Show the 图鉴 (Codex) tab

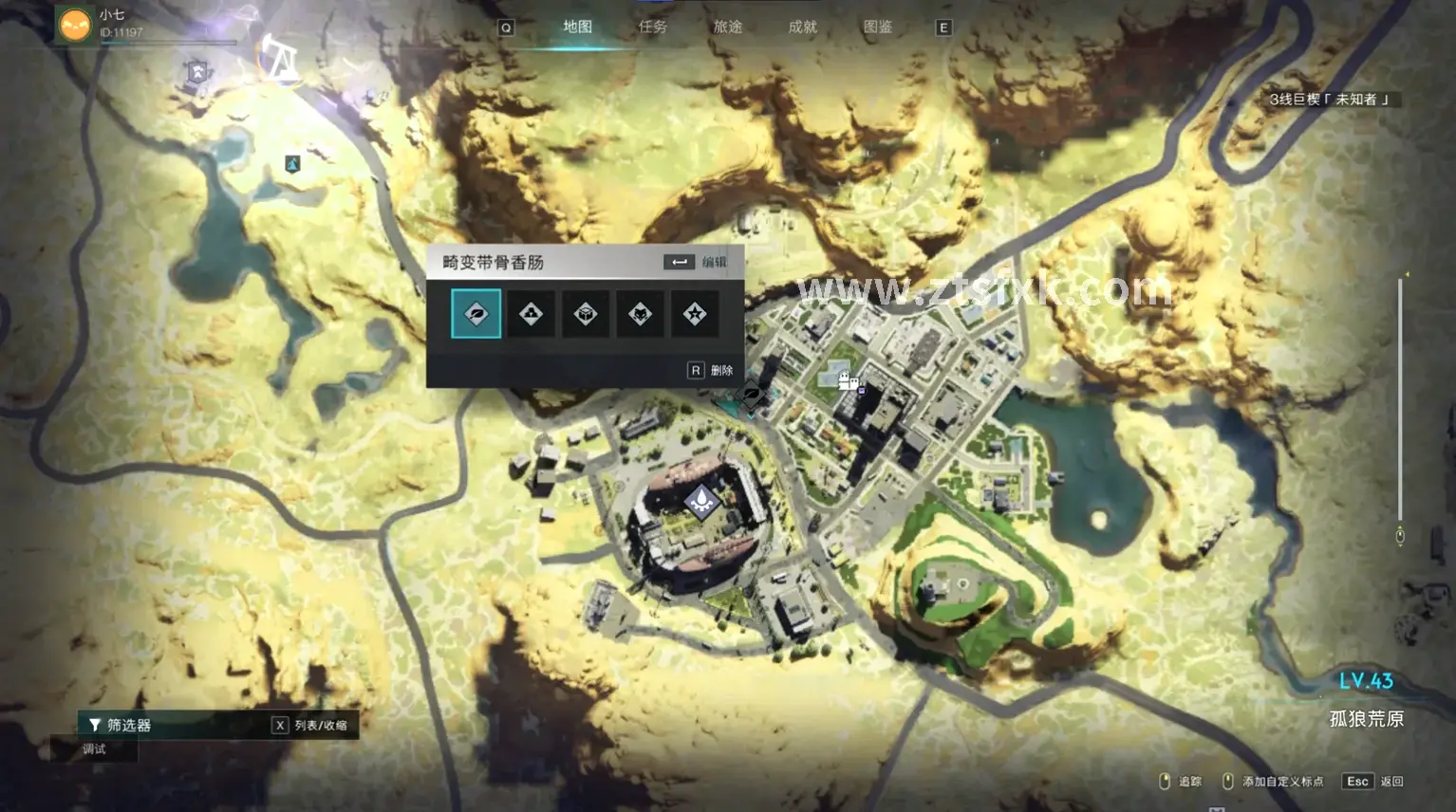point(878,27)
